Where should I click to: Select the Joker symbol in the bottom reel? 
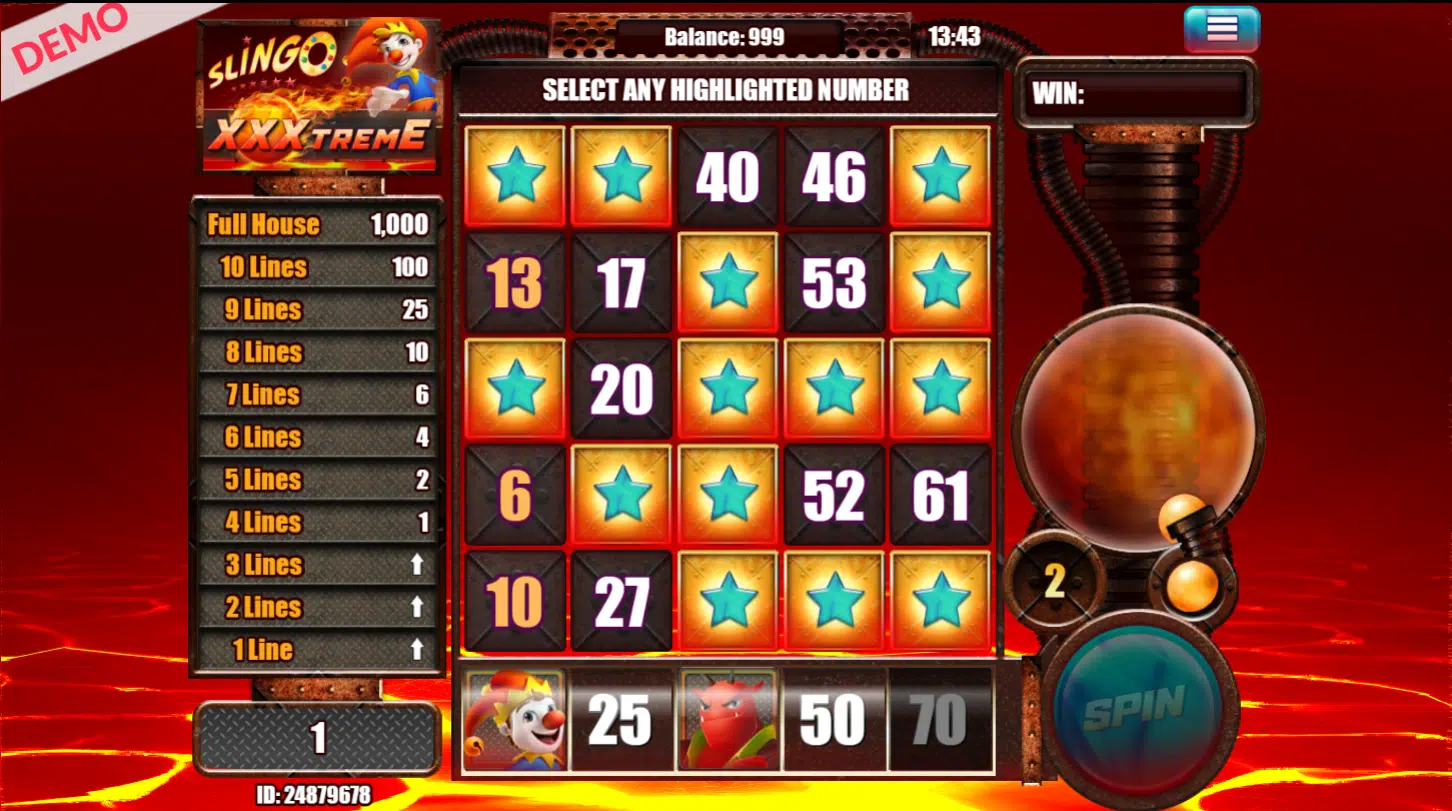click(x=514, y=722)
